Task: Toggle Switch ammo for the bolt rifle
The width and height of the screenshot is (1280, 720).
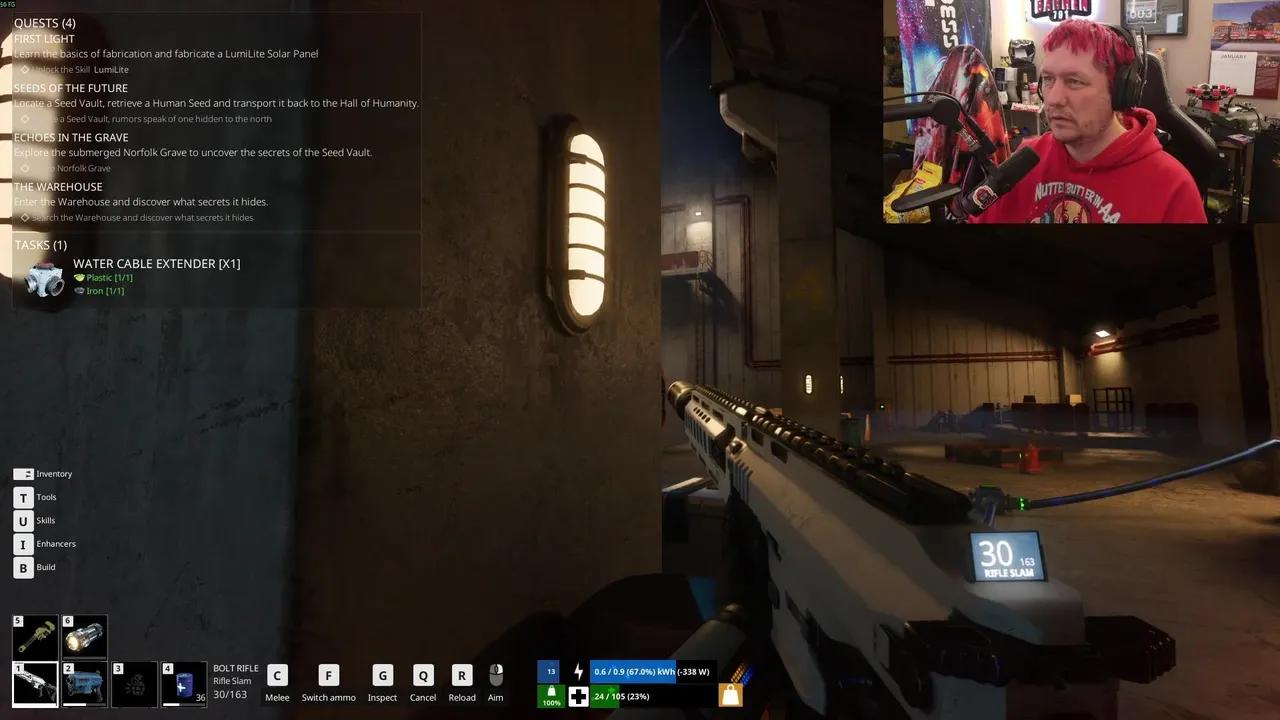Action: coord(328,675)
